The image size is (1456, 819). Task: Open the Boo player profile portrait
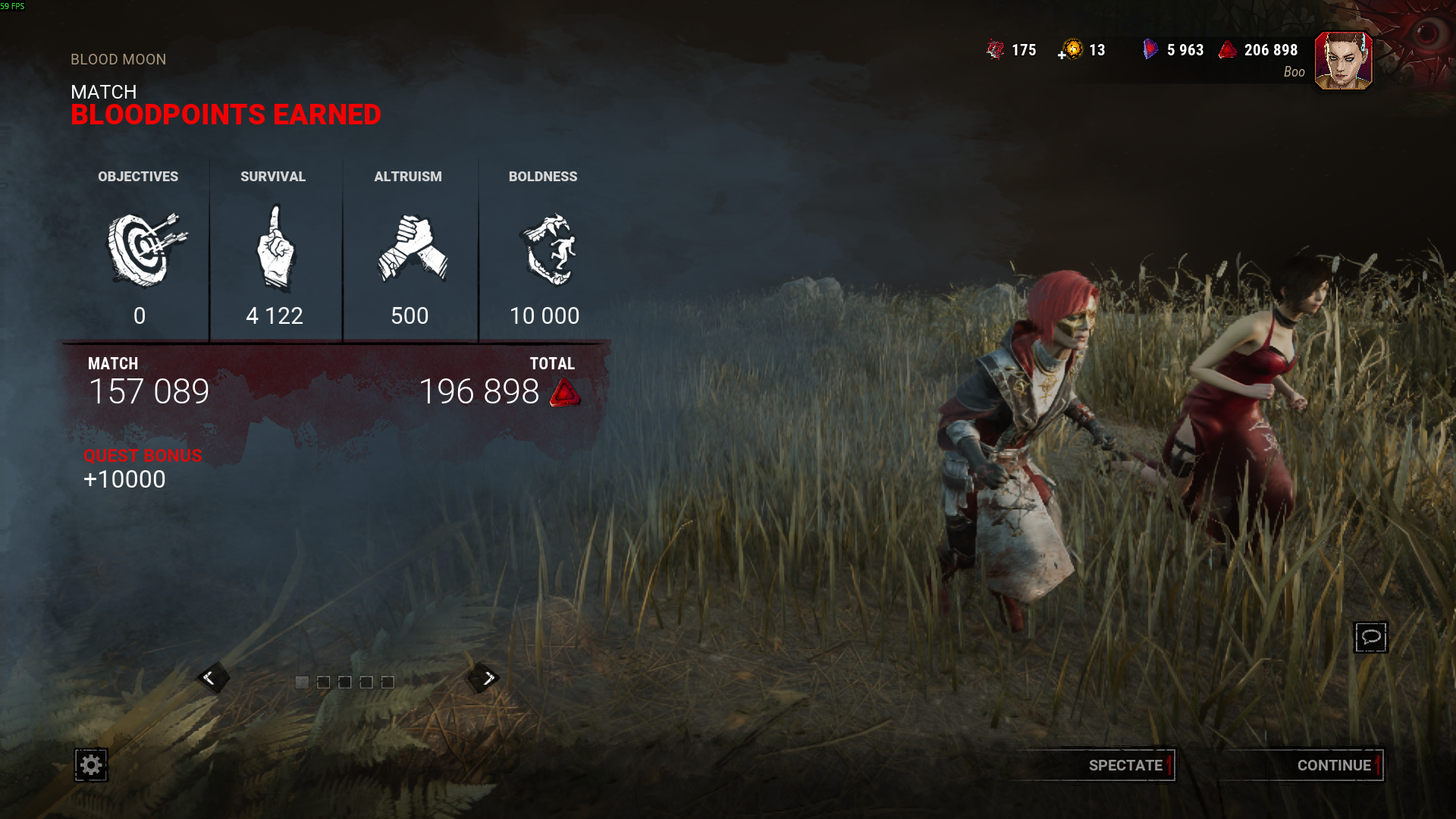coord(1343,61)
